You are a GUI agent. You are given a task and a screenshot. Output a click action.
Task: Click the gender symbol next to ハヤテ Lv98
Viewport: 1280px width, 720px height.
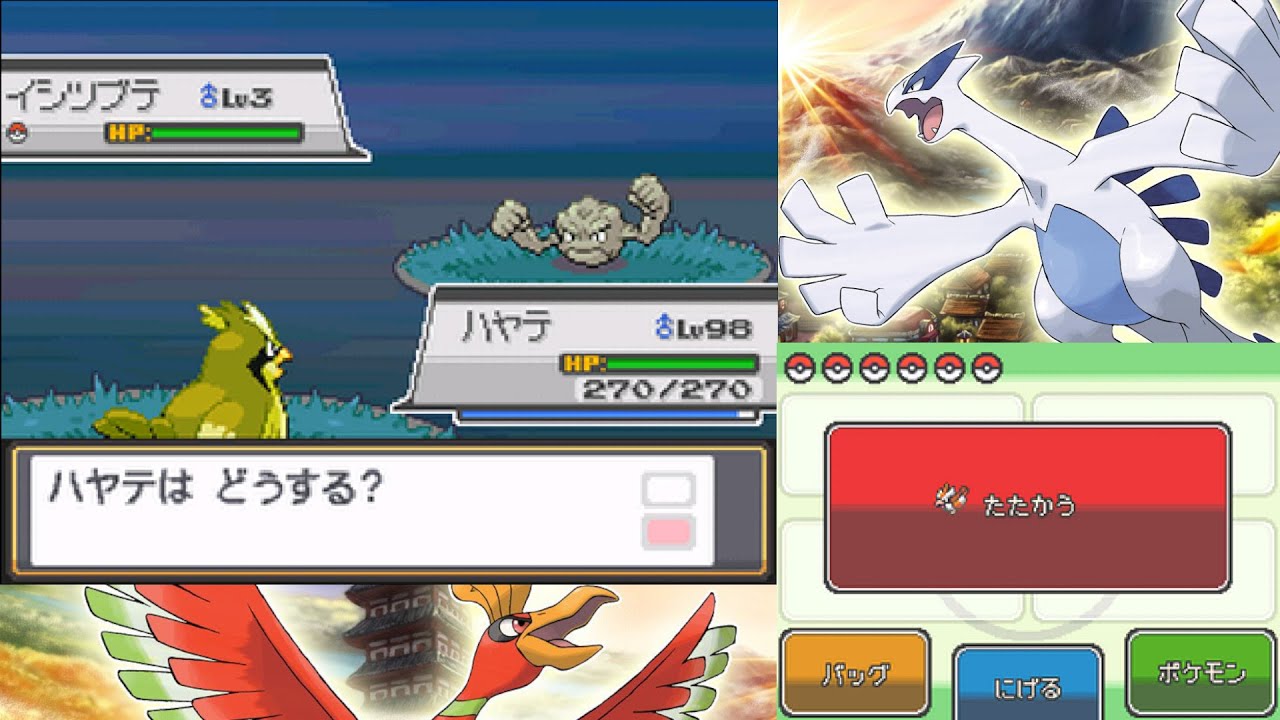coord(664,326)
